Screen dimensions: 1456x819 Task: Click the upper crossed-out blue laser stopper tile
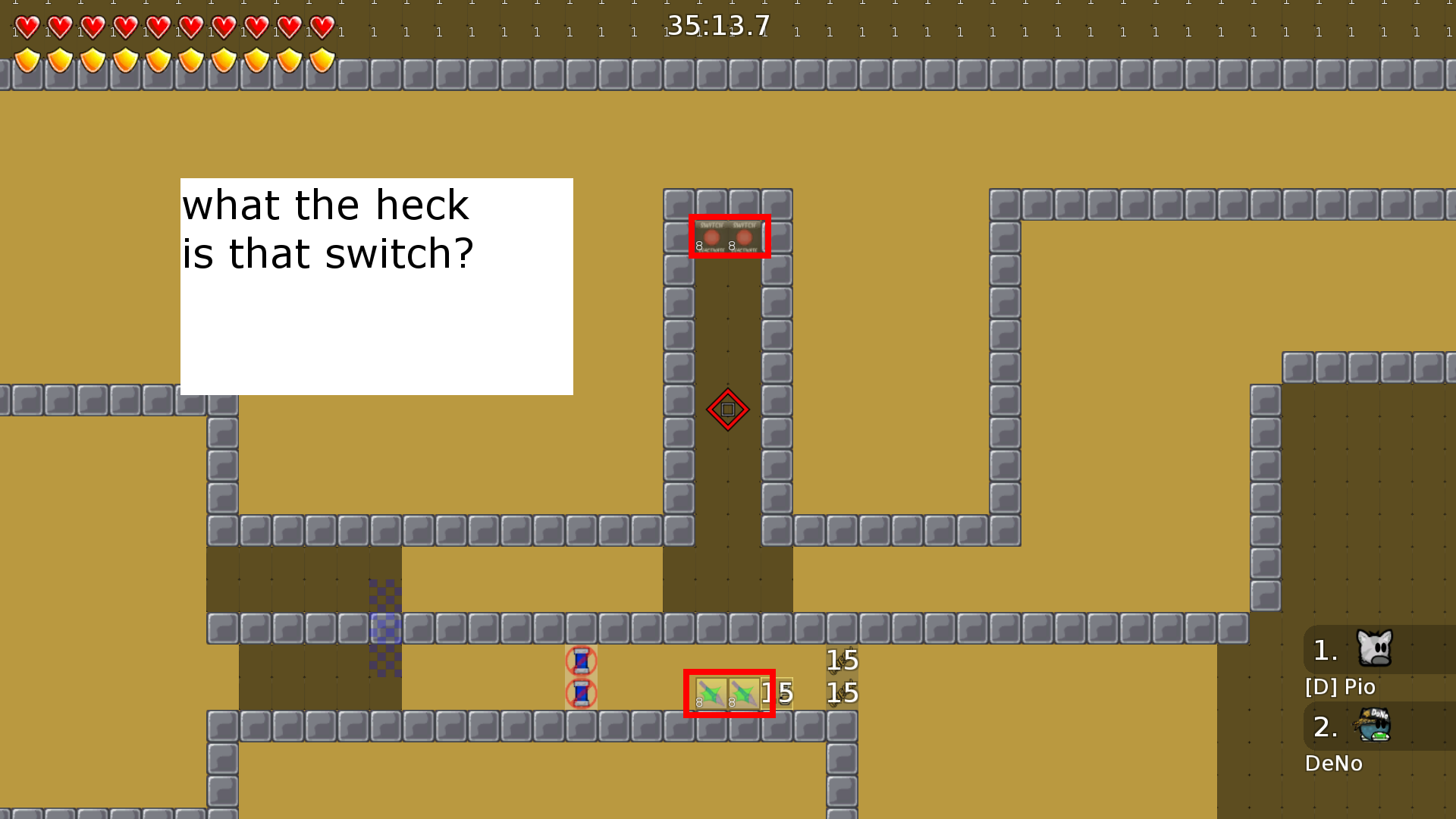[581, 660]
